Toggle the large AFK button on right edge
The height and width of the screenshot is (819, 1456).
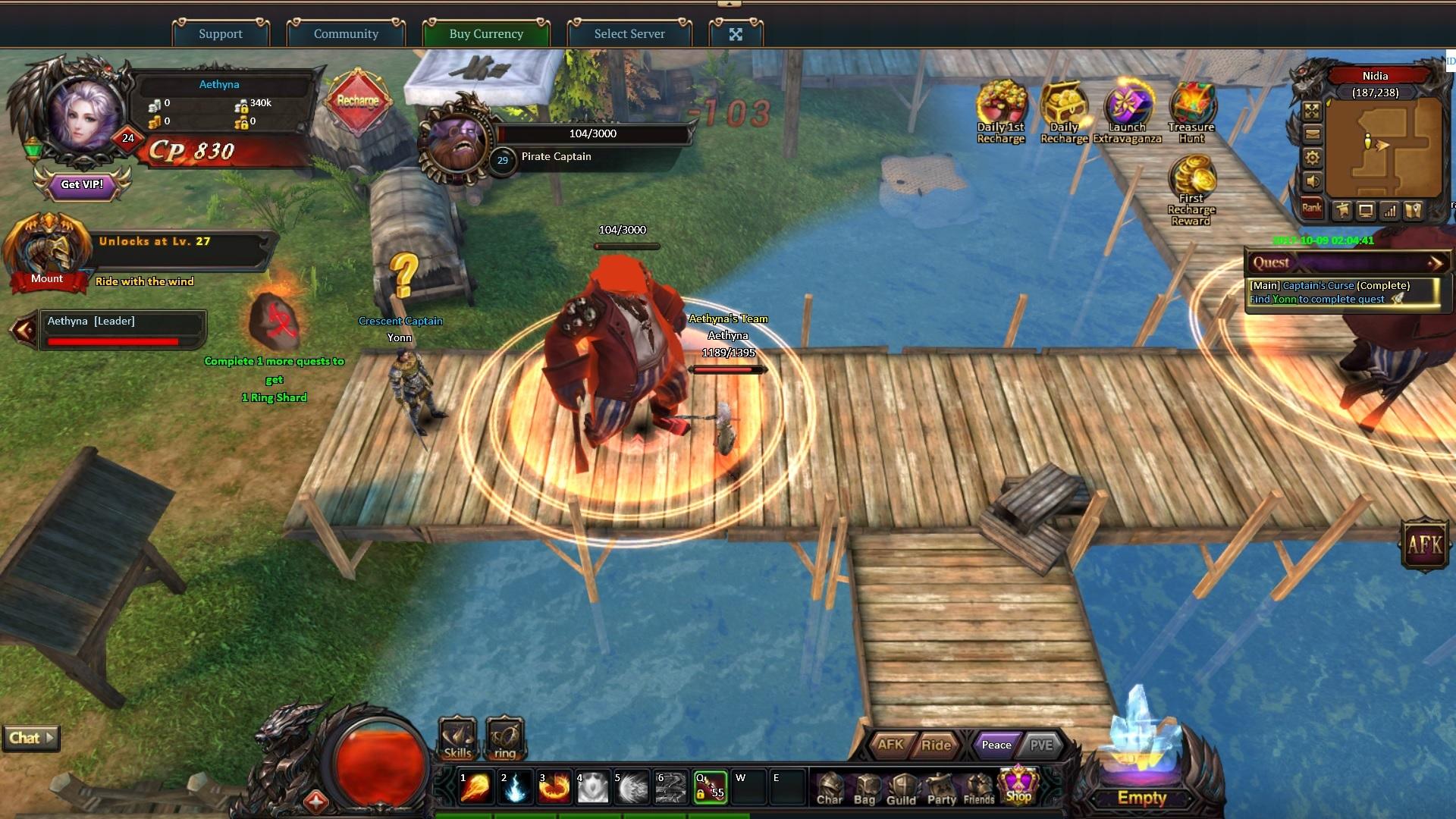(x=1425, y=544)
